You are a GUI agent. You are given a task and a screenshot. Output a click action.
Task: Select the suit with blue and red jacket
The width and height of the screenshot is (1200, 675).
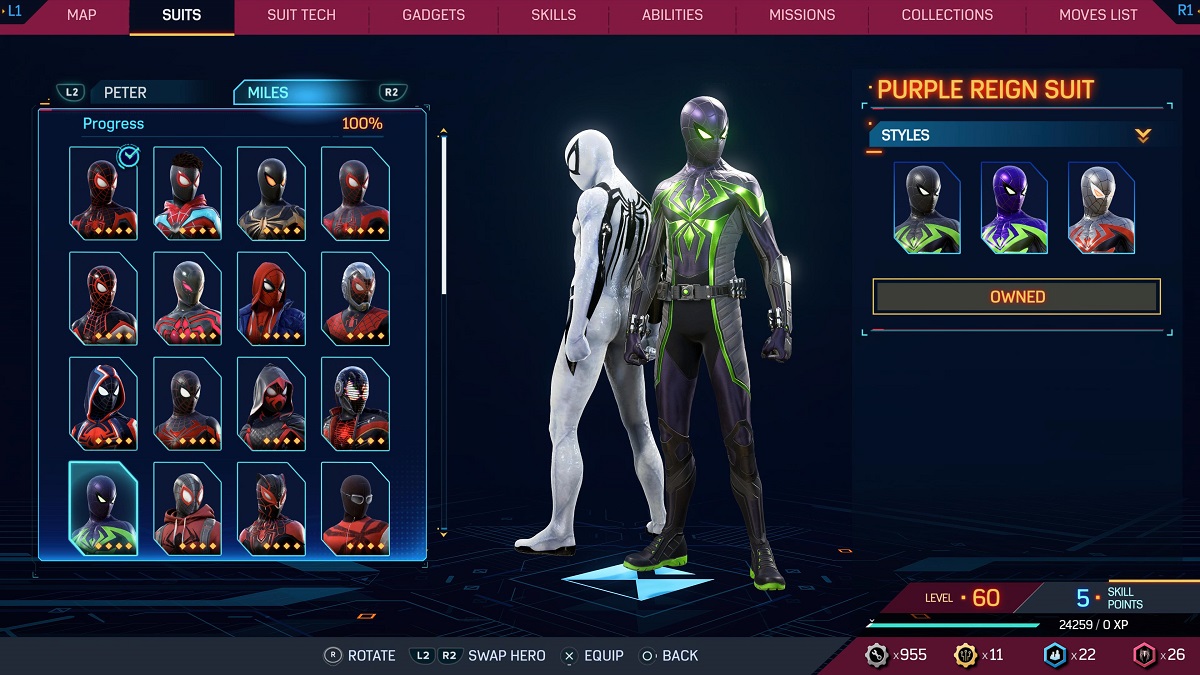click(188, 193)
